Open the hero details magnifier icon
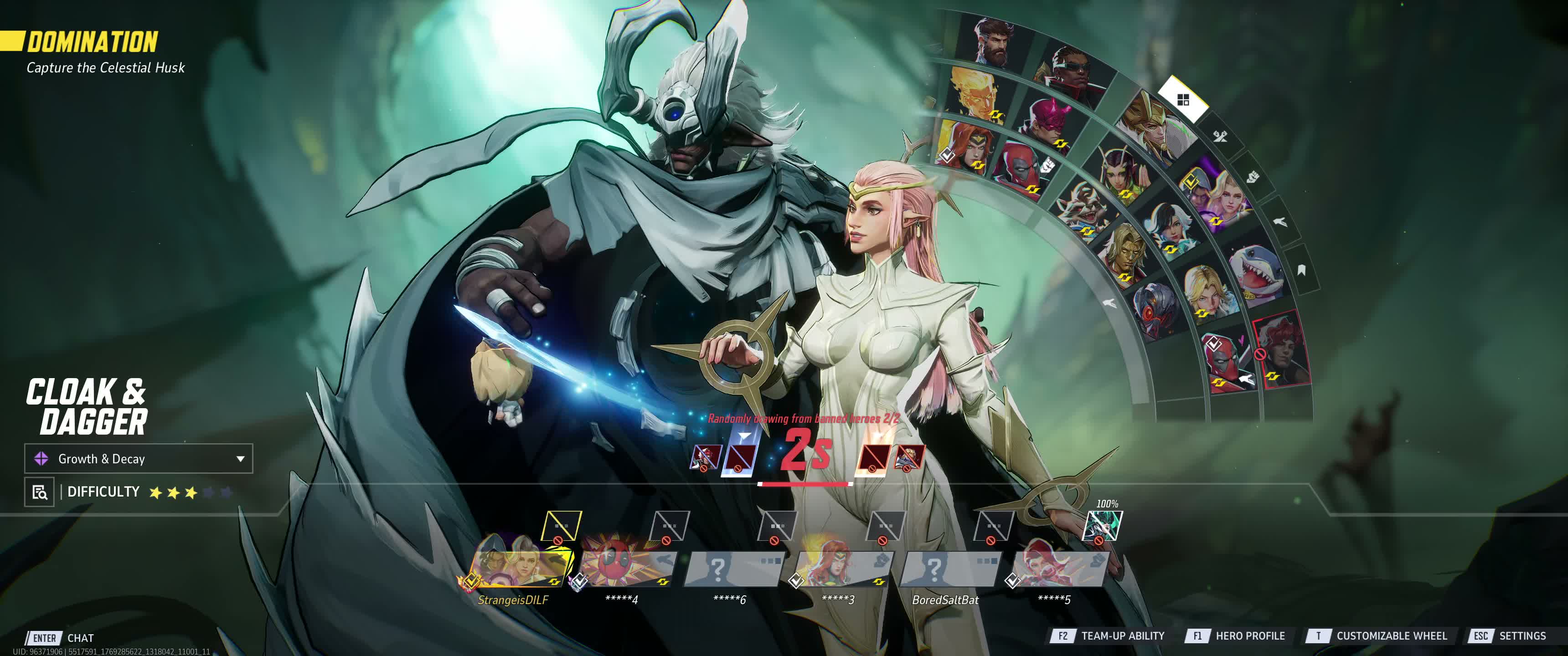The image size is (1568, 656). click(x=40, y=492)
